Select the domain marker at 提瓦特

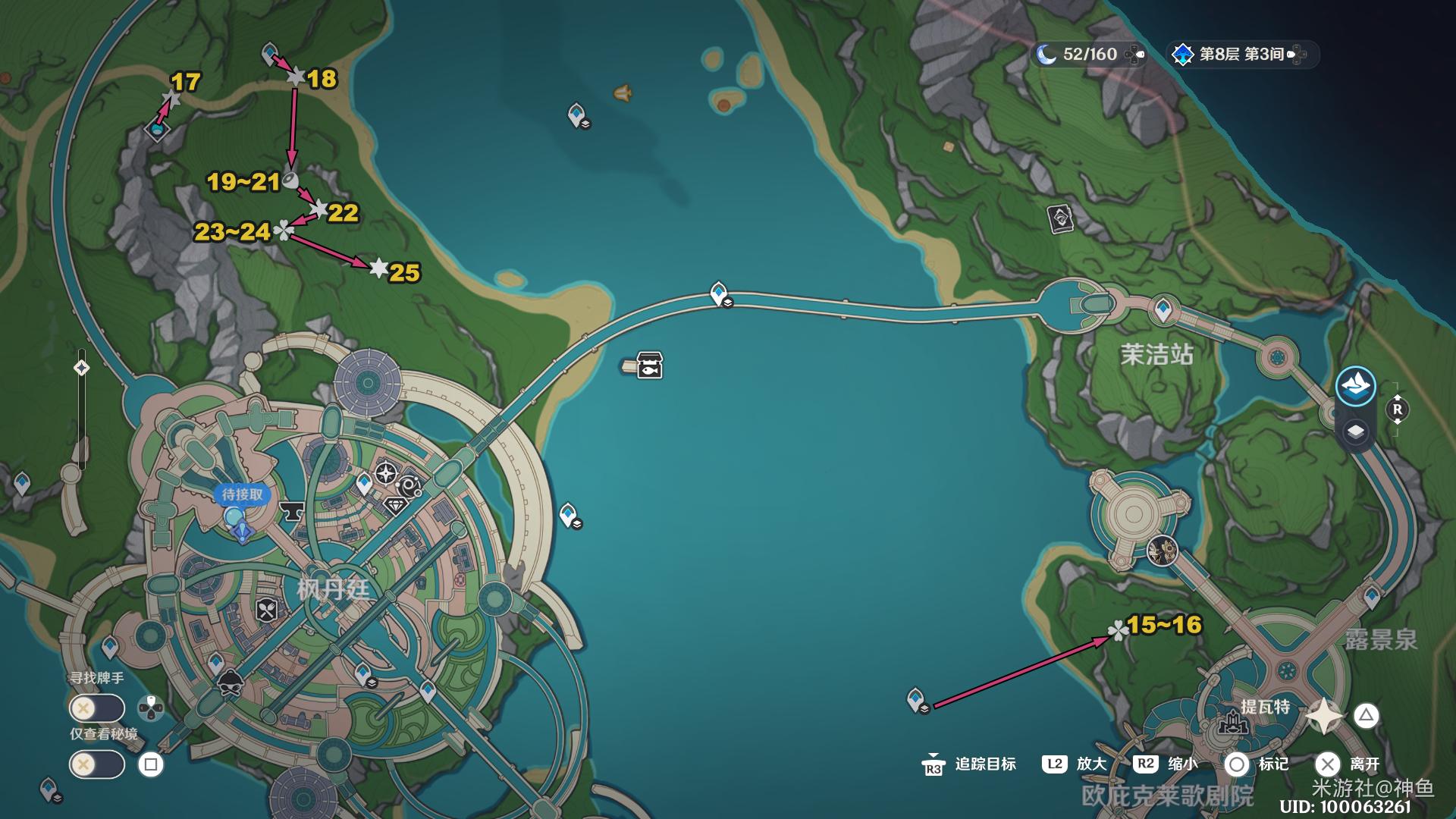1232,721
